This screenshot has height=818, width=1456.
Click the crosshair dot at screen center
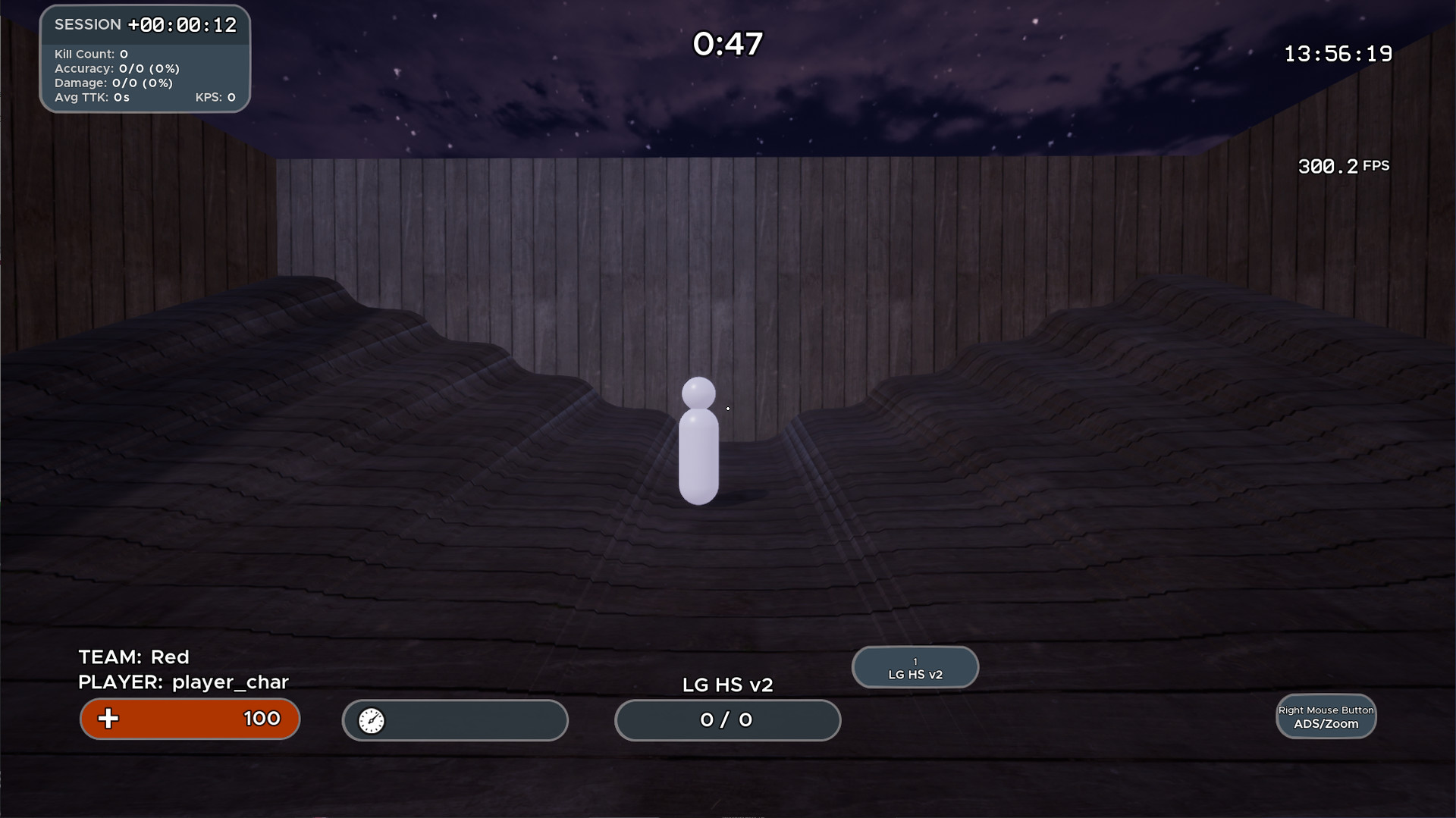[x=727, y=409]
